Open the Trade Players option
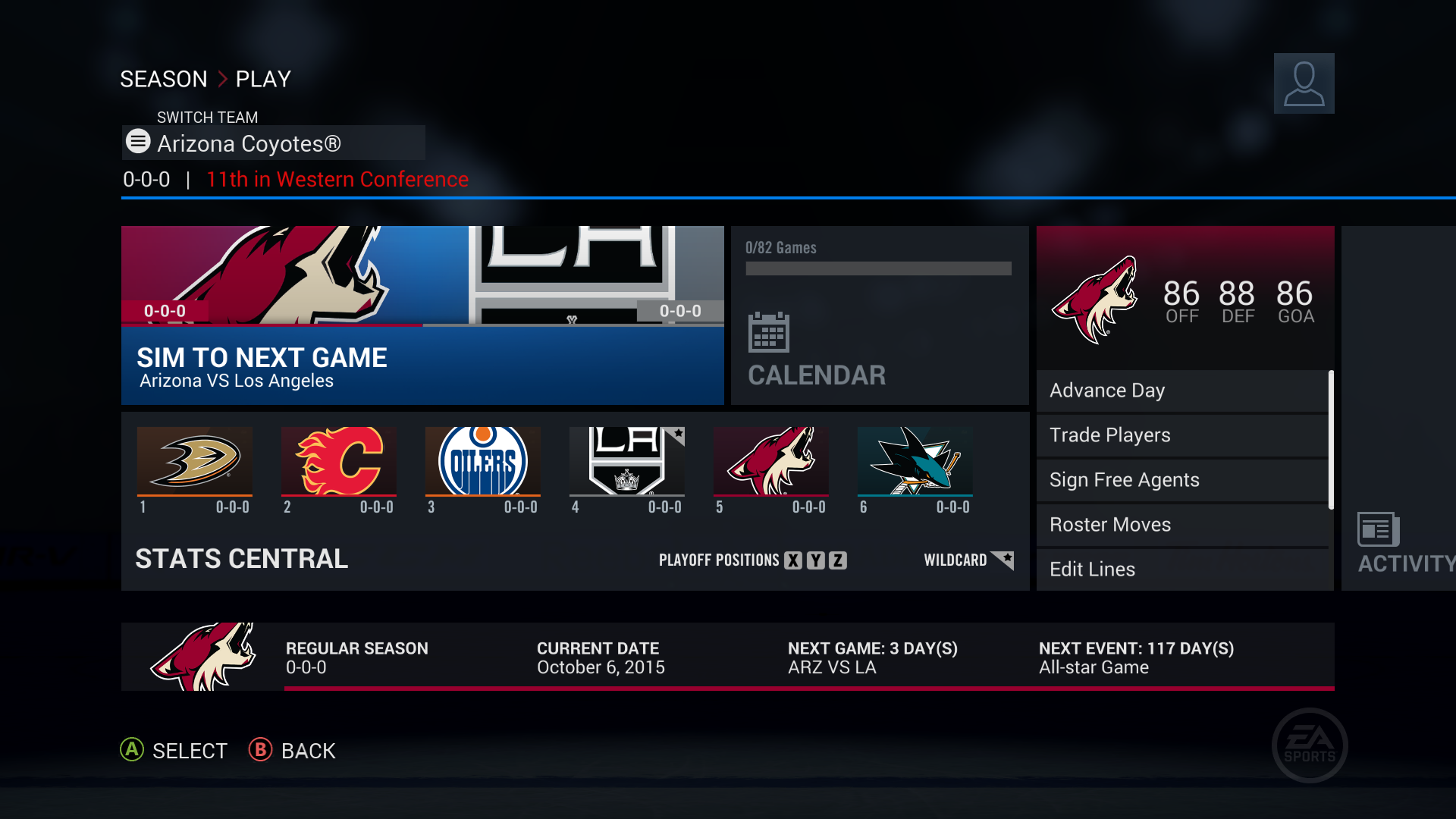1456x819 pixels. tap(1182, 435)
